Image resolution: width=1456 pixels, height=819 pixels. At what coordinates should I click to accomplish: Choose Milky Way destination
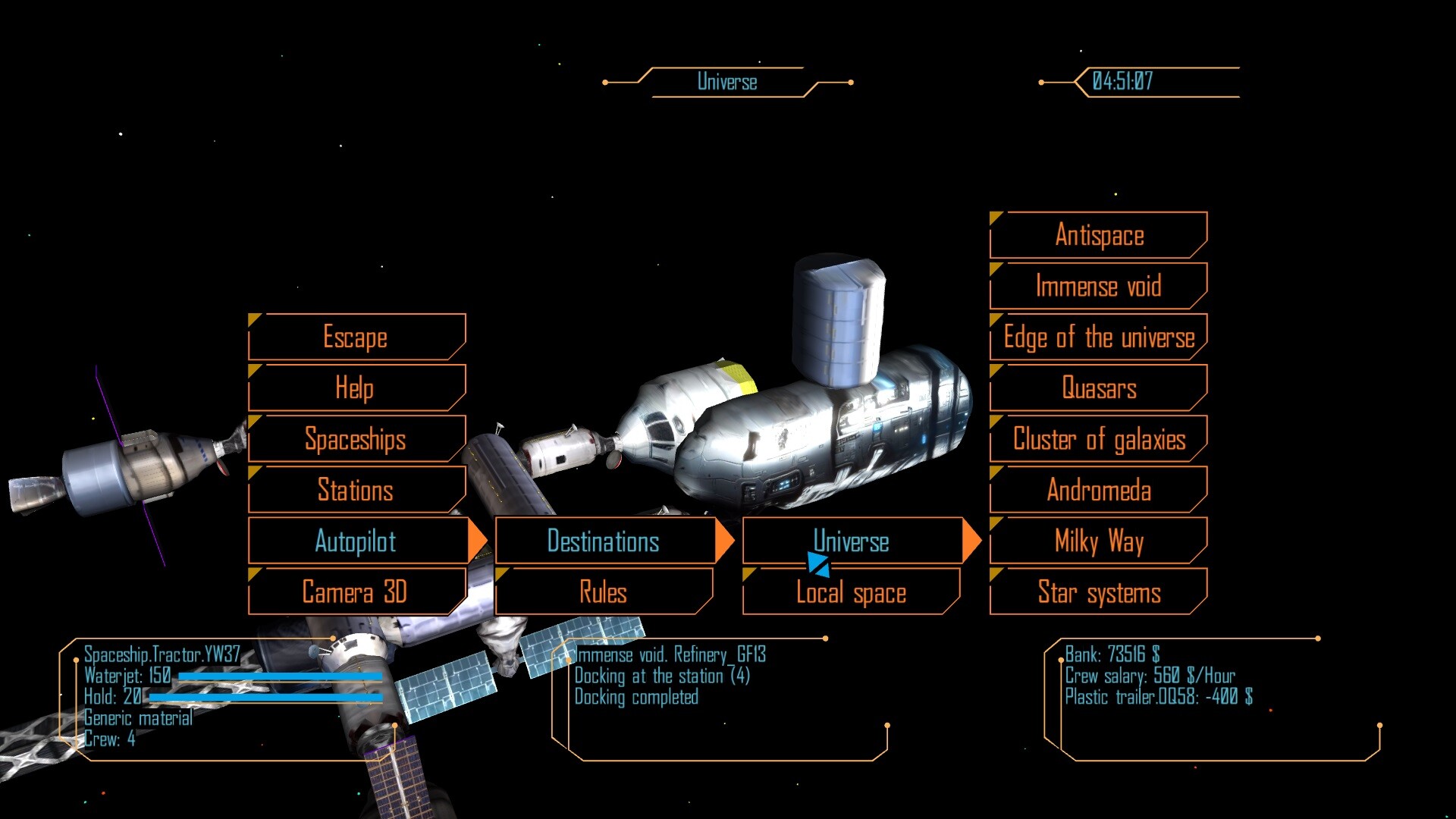[1098, 541]
